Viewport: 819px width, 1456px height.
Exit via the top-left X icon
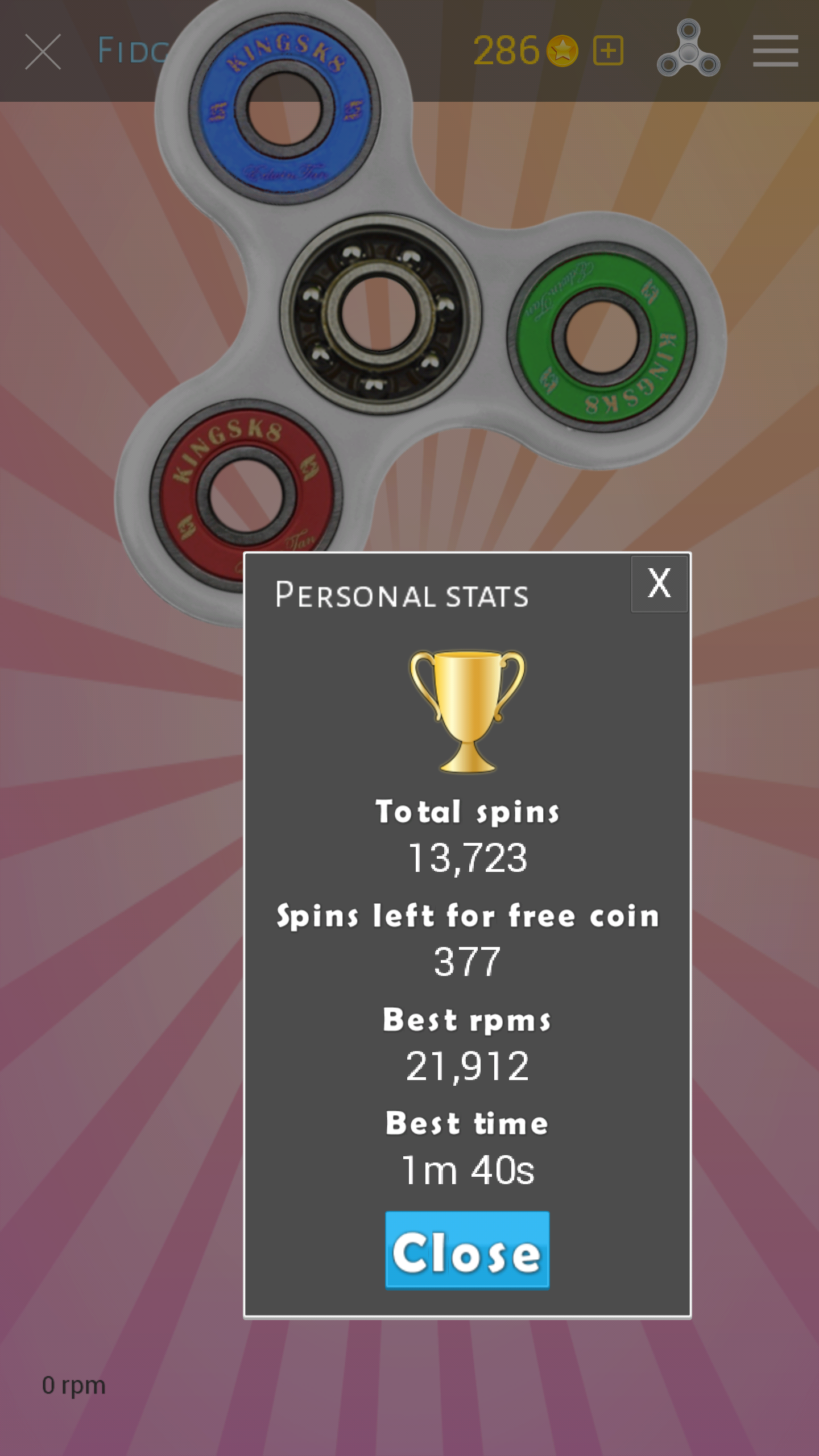coord(43,50)
